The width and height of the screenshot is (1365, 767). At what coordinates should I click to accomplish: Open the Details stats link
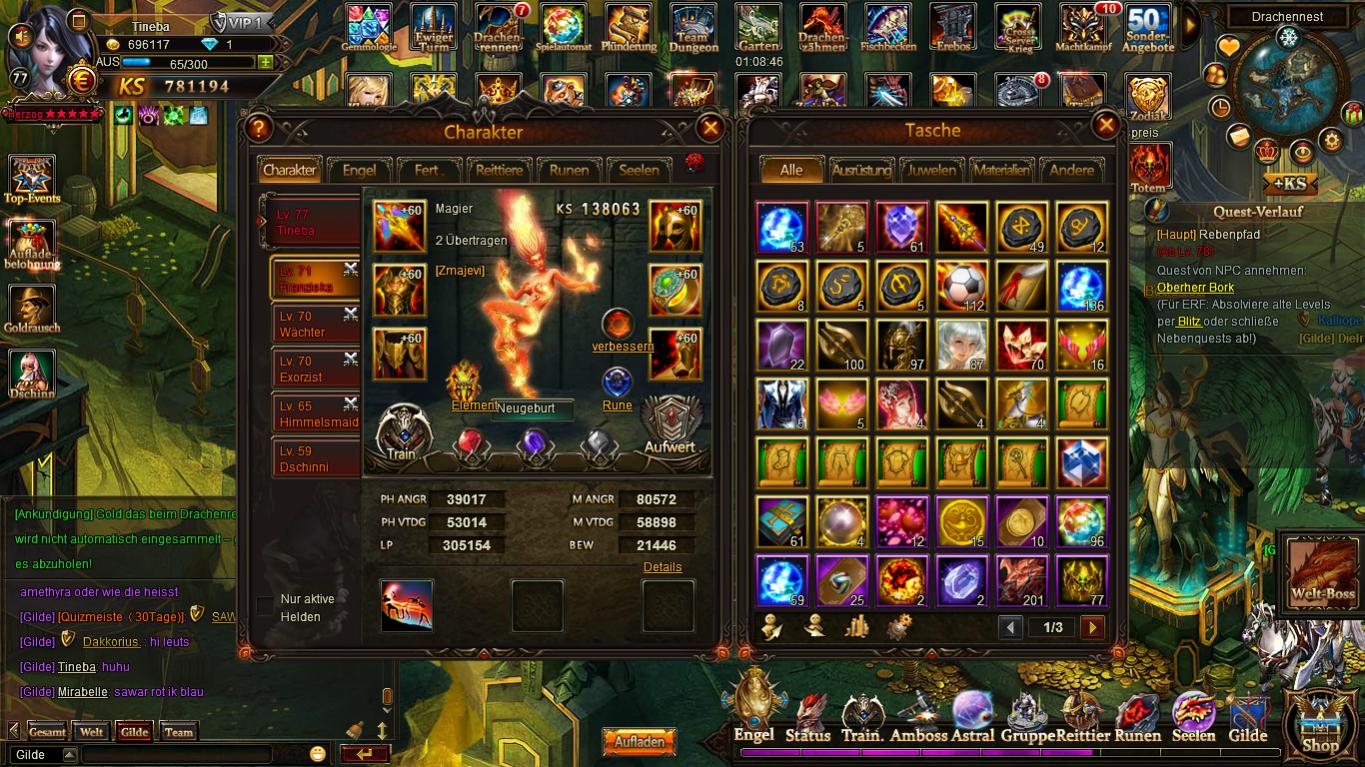pyautogui.click(x=662, y=567)
